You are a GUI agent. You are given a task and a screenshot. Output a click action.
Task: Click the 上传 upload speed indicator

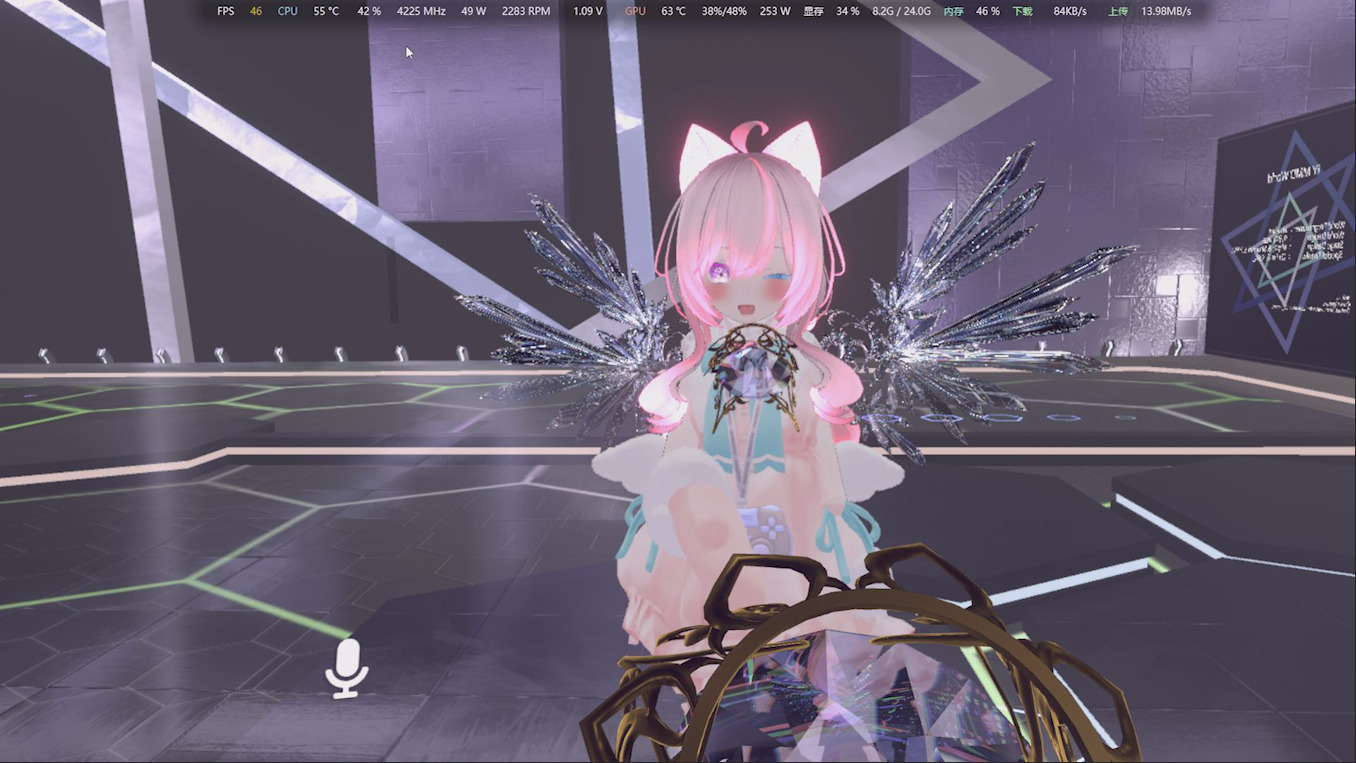click(x=1118, y=11)
